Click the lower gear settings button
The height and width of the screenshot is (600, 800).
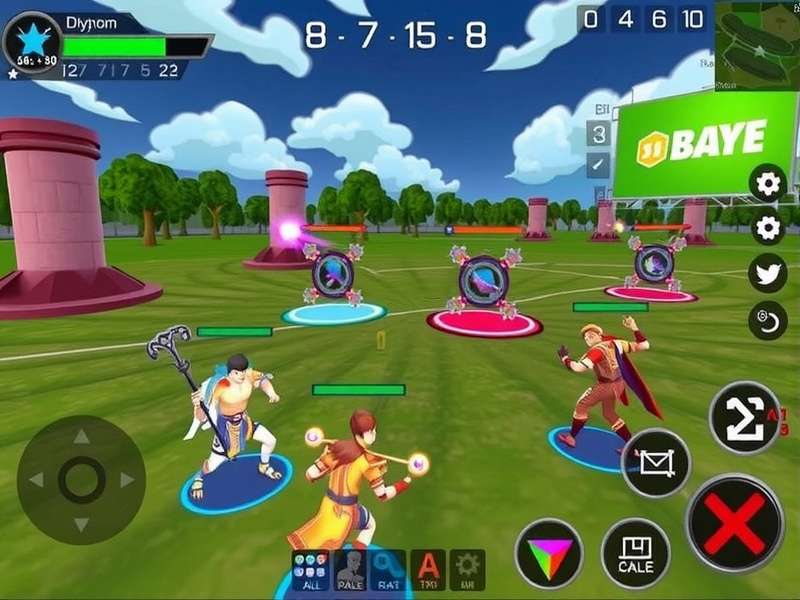pyautogui.click(x=768, y=229)
